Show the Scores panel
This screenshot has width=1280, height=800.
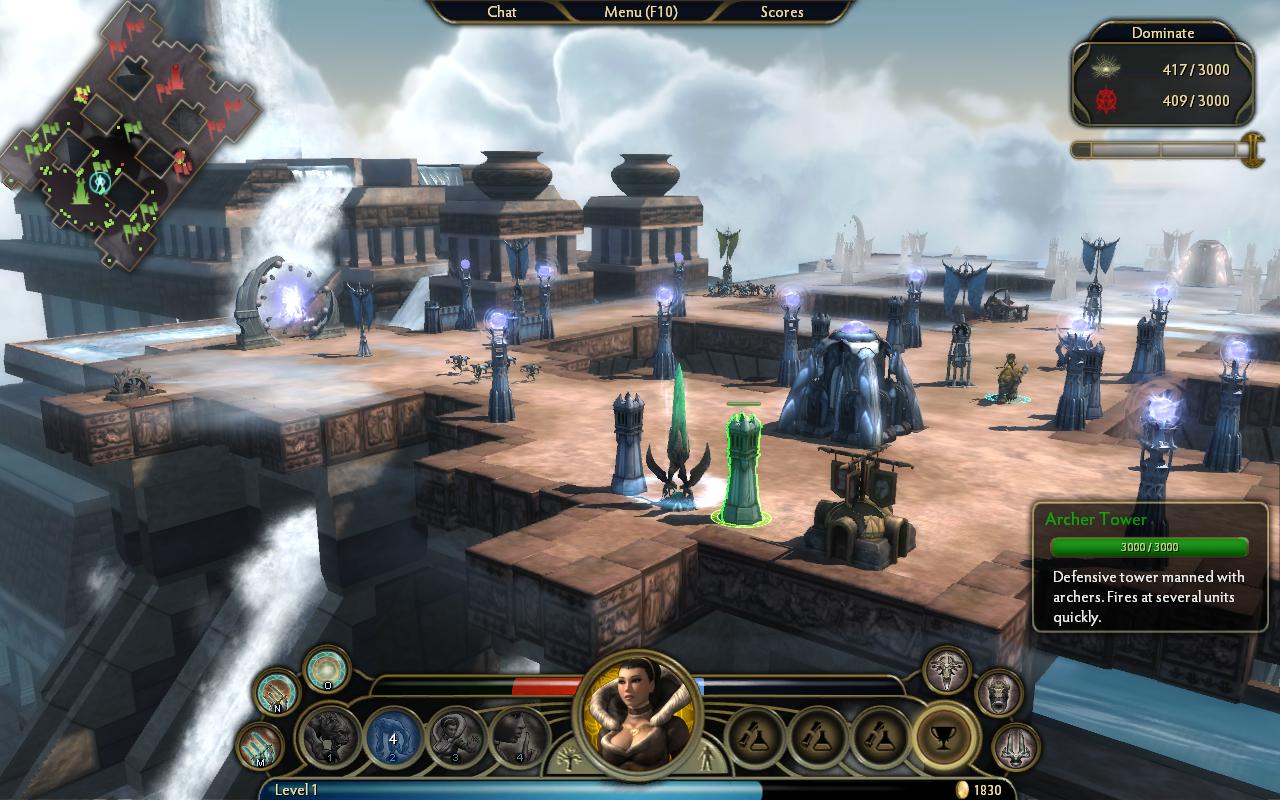click(781, 12)
